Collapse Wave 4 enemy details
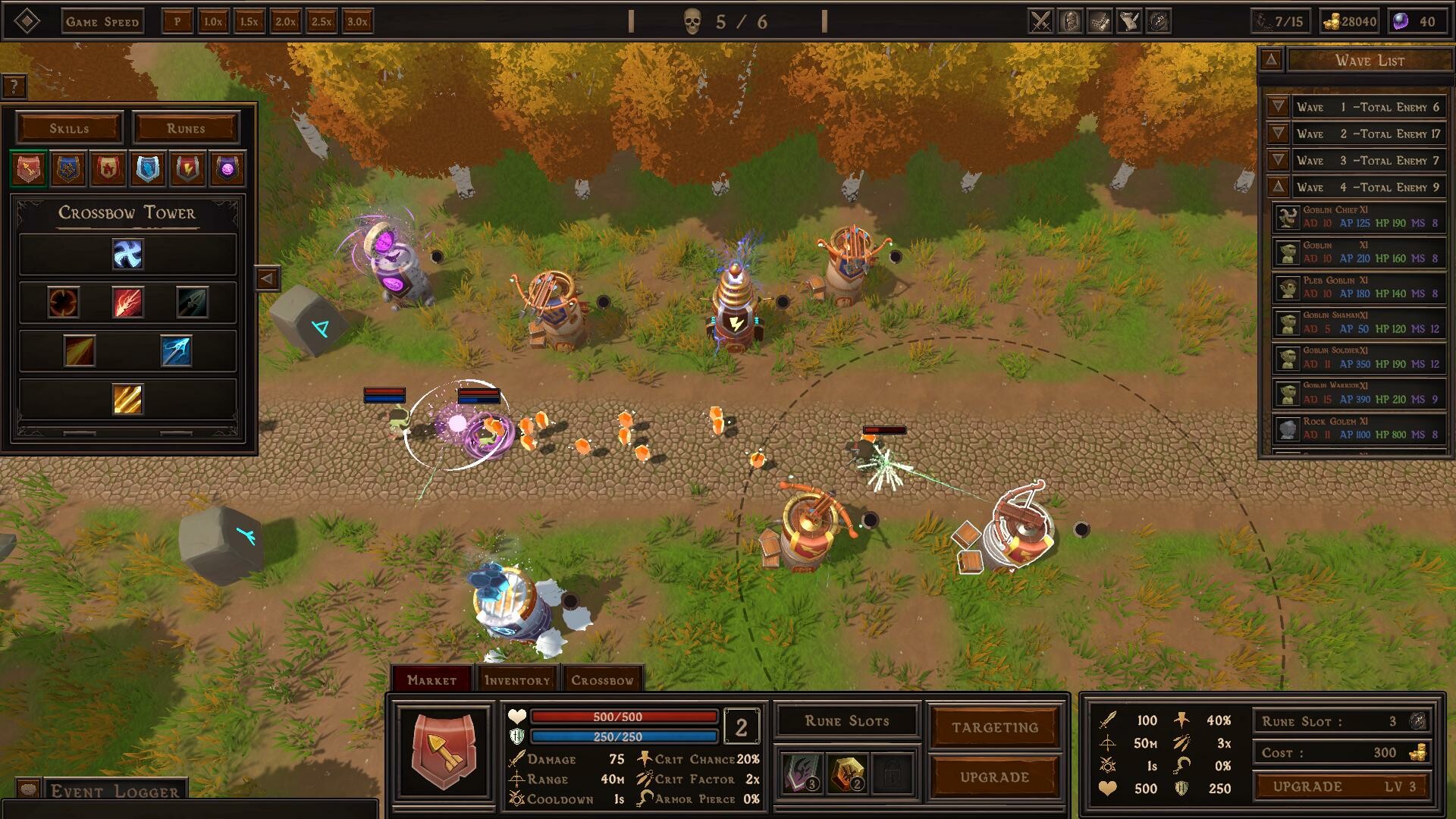Viewport: 1456px width, 819px height. coord(1277,187)
